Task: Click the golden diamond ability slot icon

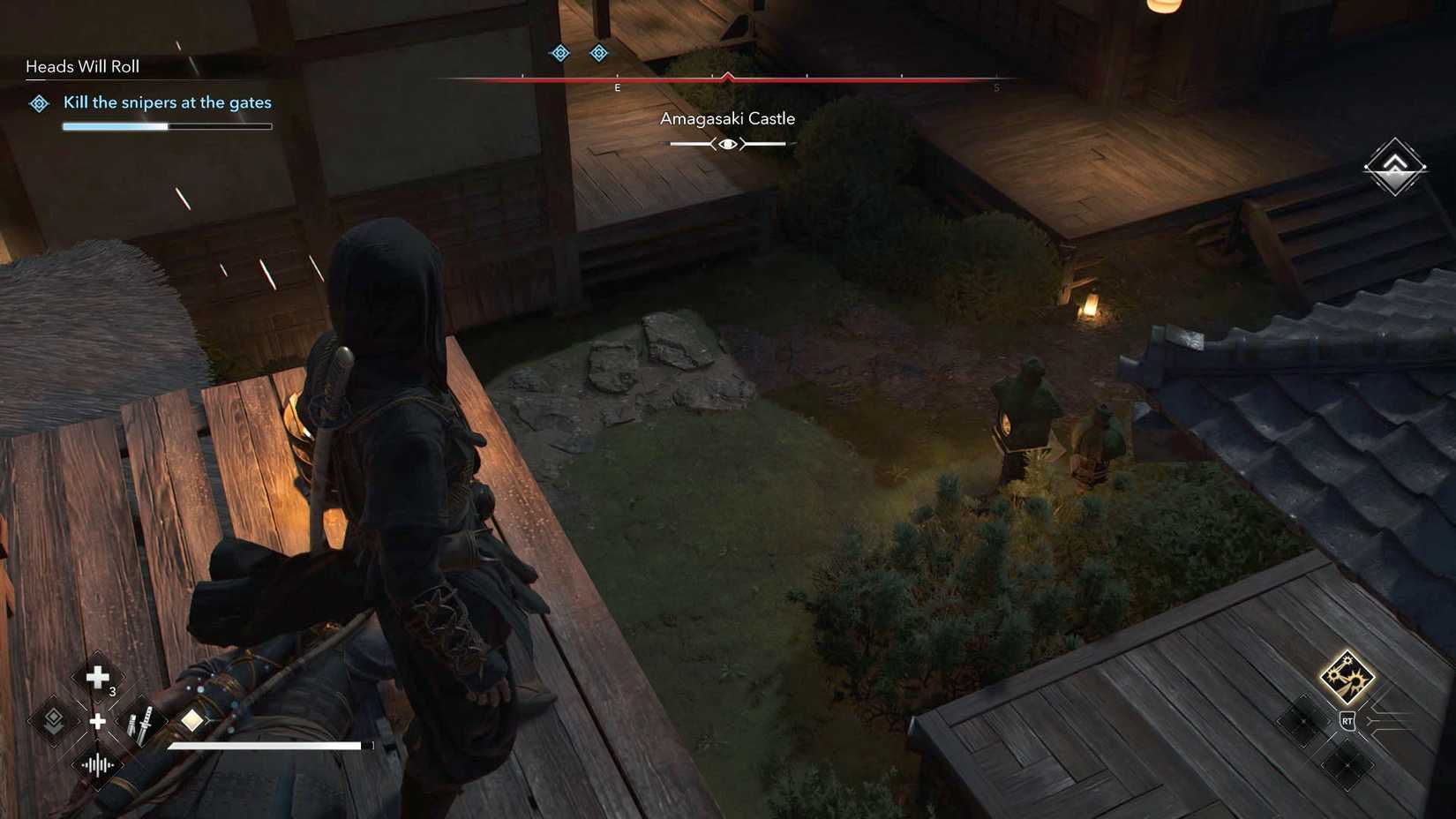Action: pos(191,720)
